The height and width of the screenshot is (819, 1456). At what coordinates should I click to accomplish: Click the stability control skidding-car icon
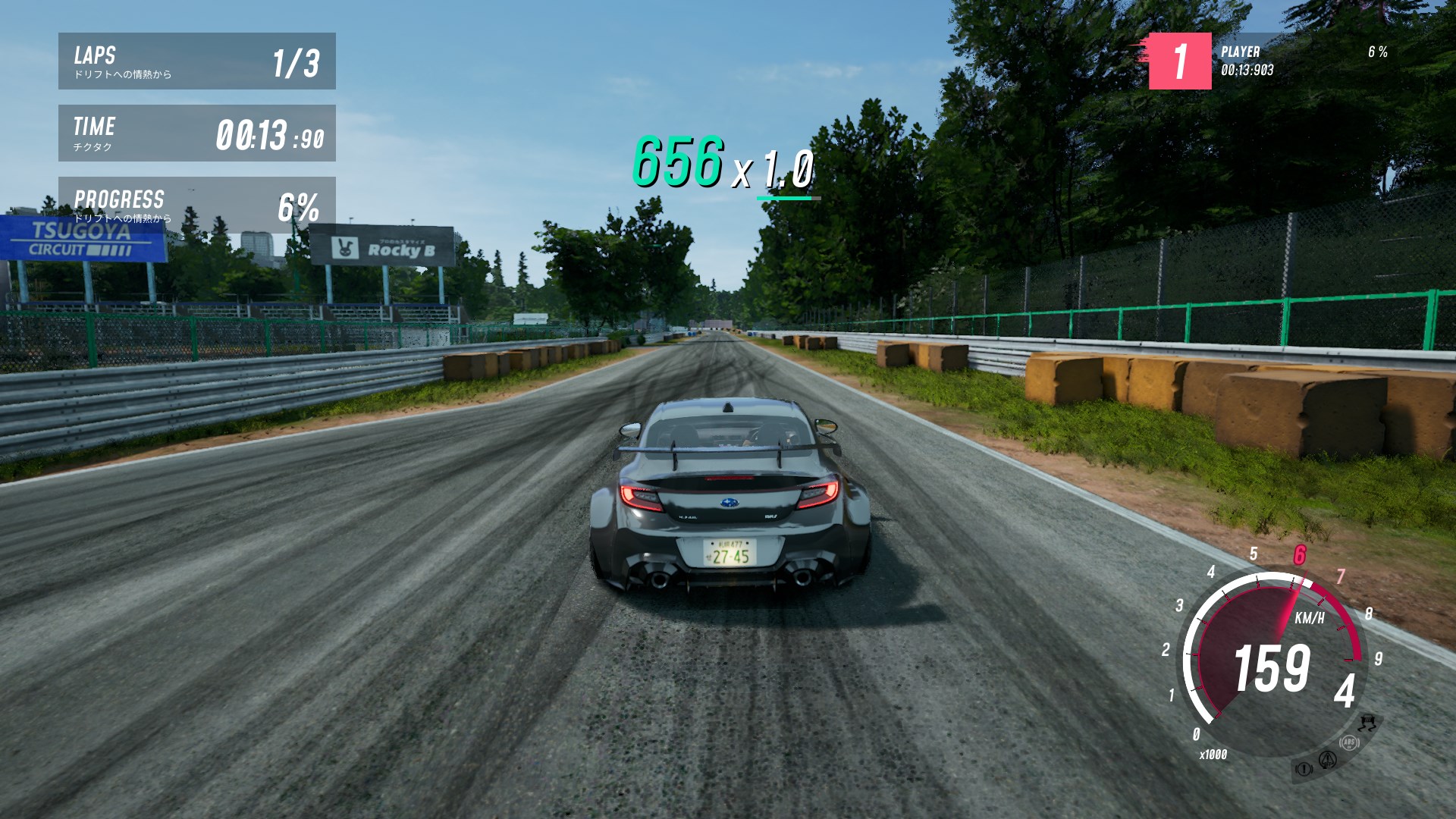[x=1368, y=721]
